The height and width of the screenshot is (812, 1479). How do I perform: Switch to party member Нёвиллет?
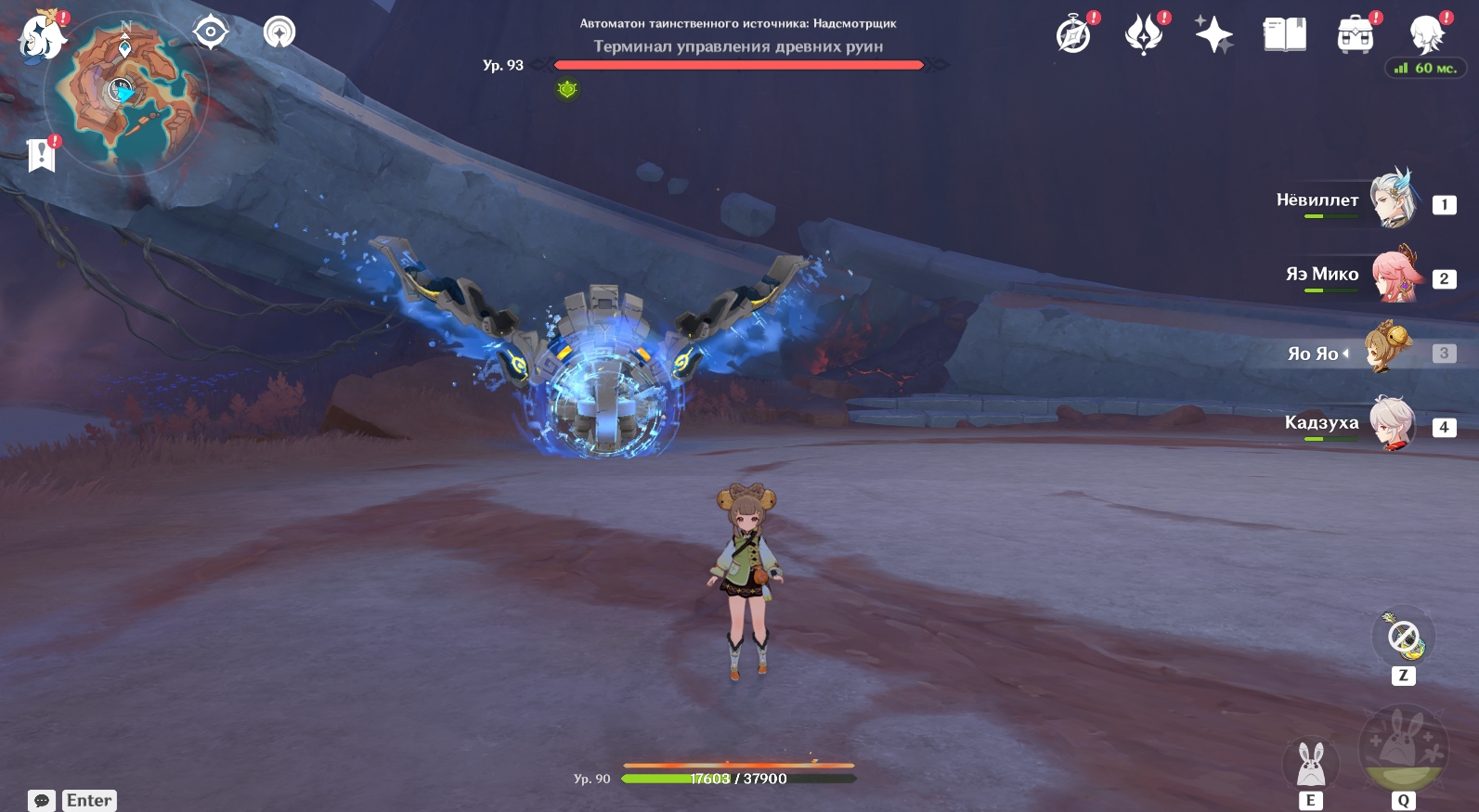[1393, 199]
